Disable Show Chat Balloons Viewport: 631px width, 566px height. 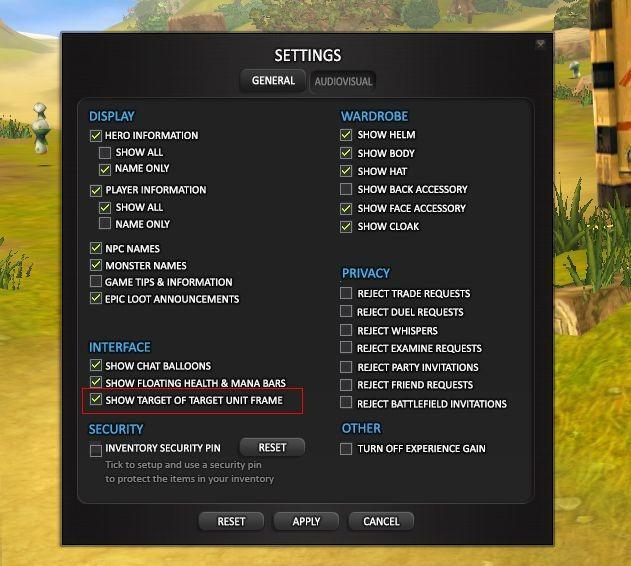click(96, 366)
